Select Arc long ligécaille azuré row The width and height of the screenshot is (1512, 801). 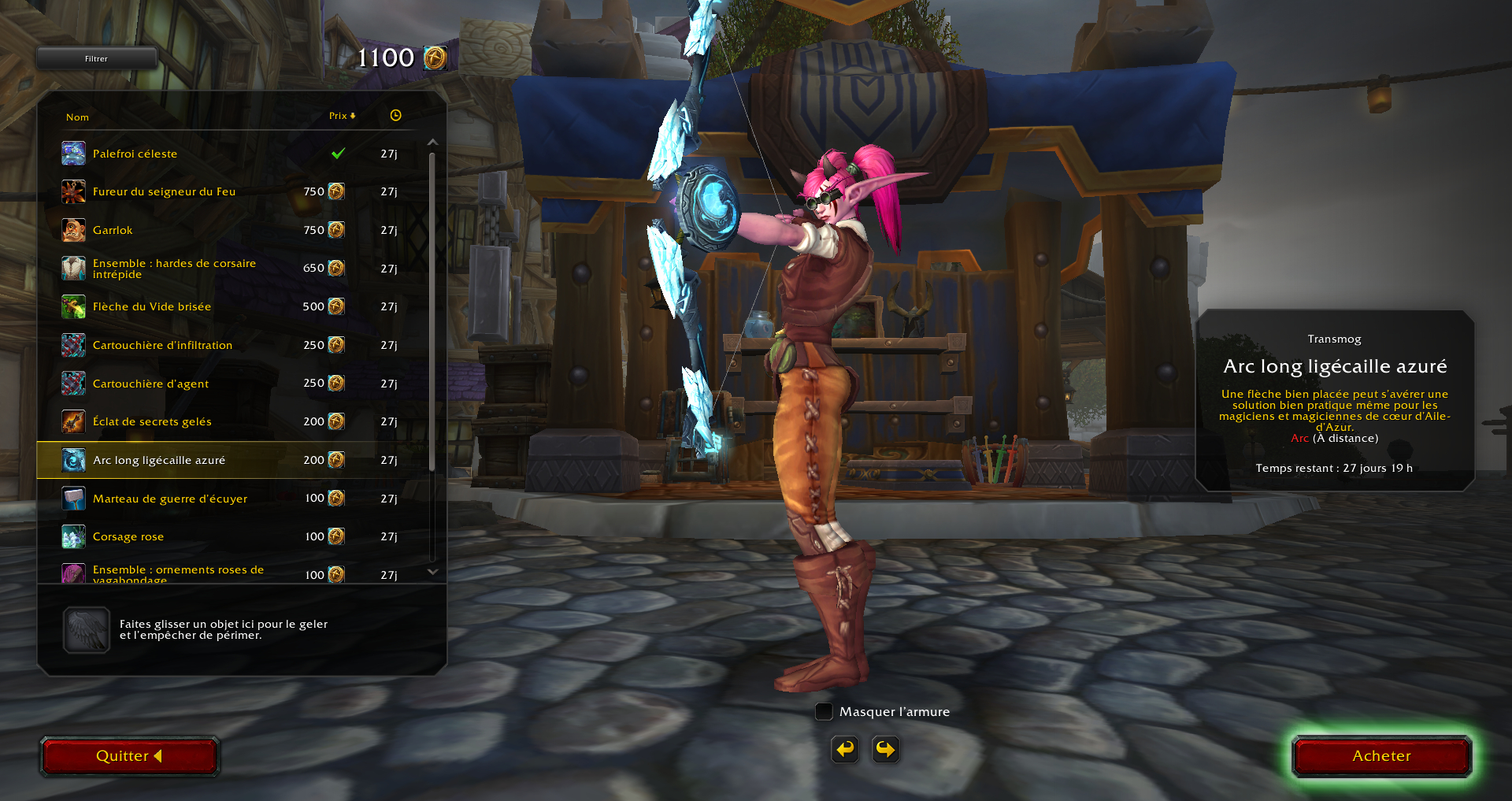click(159, 460)
